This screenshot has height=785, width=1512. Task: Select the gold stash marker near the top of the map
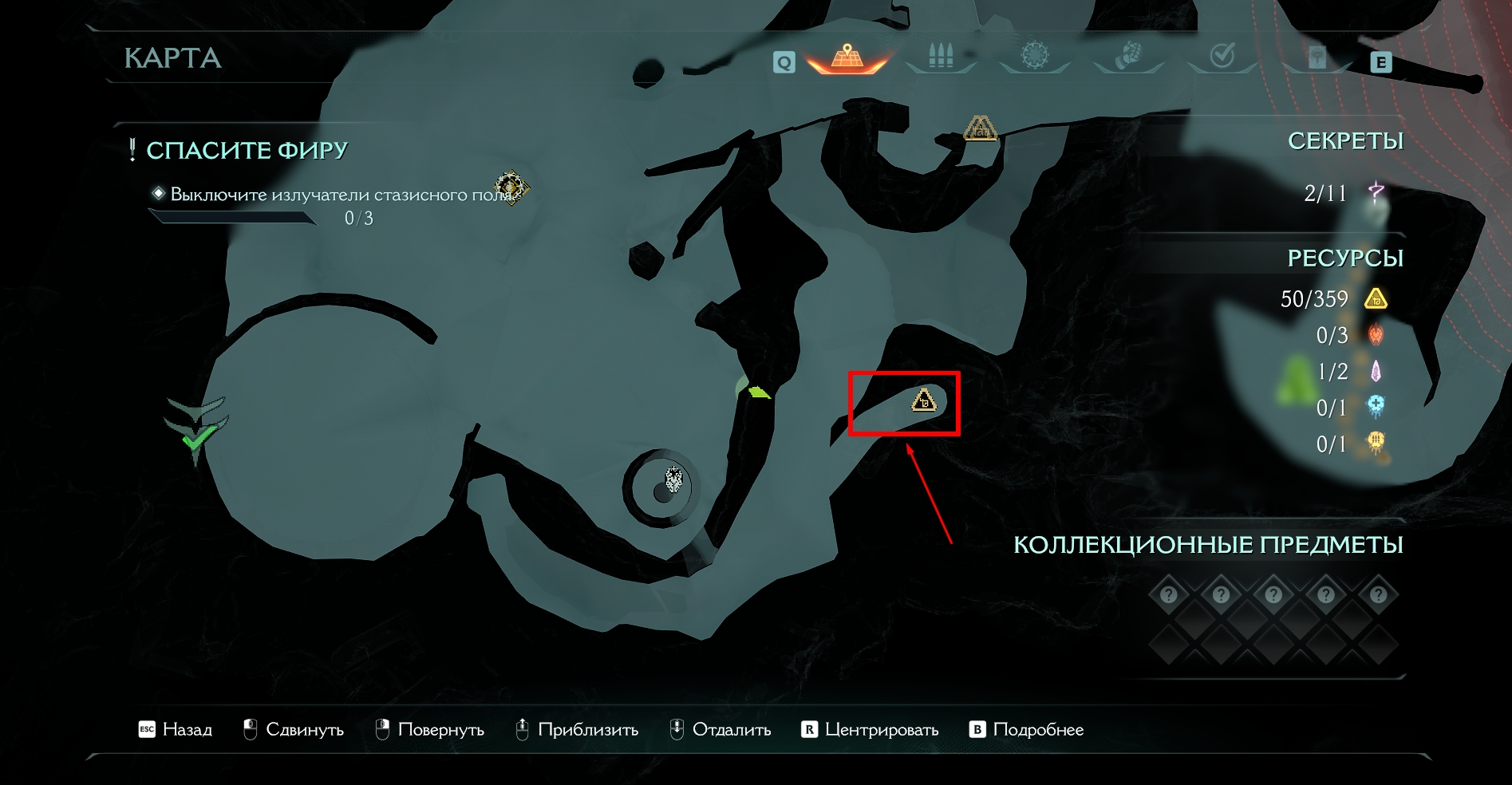click(x=980, y=128)
